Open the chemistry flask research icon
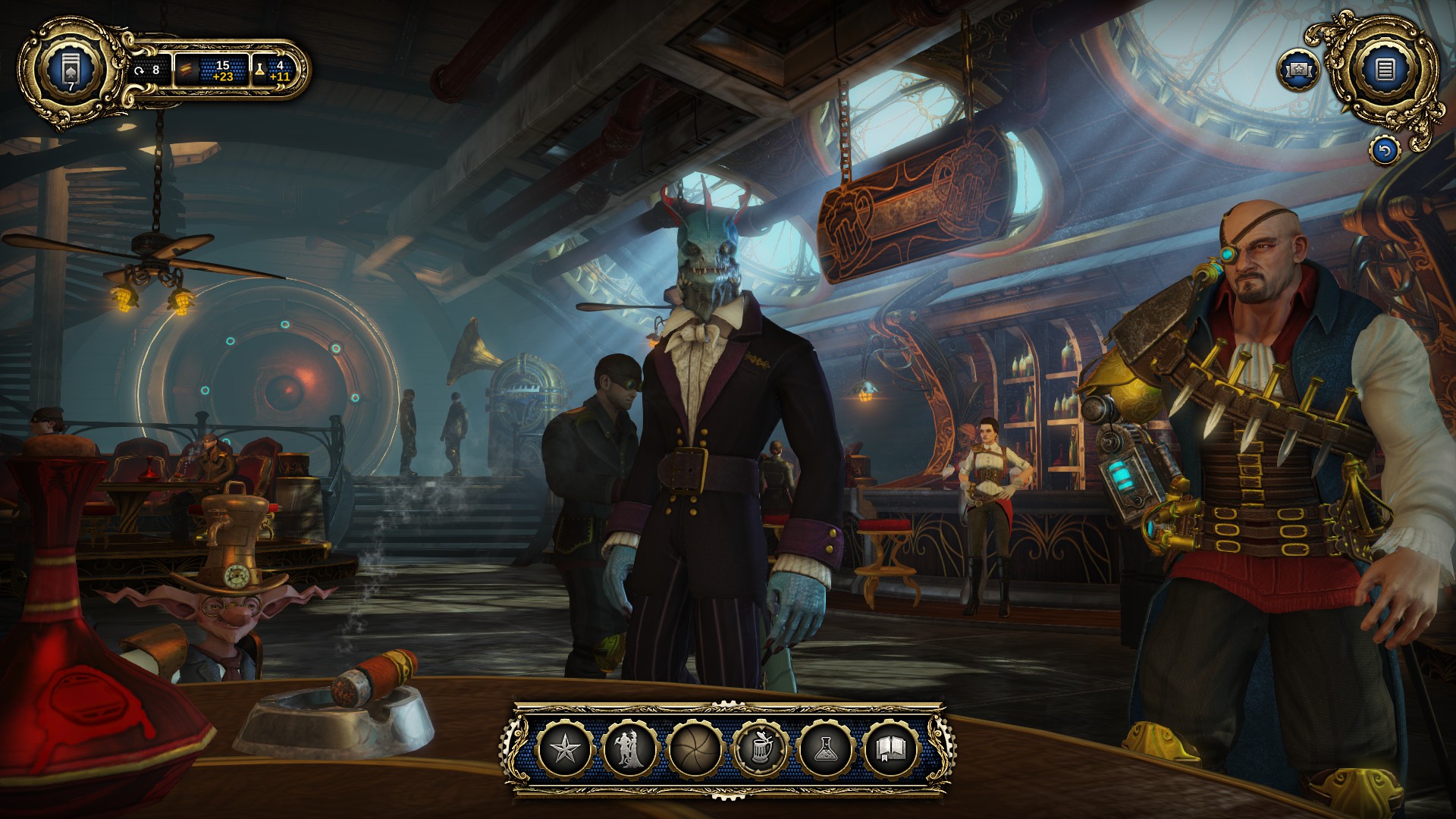Viewport: 1456px width, 819px height. (x=827, y=749)
